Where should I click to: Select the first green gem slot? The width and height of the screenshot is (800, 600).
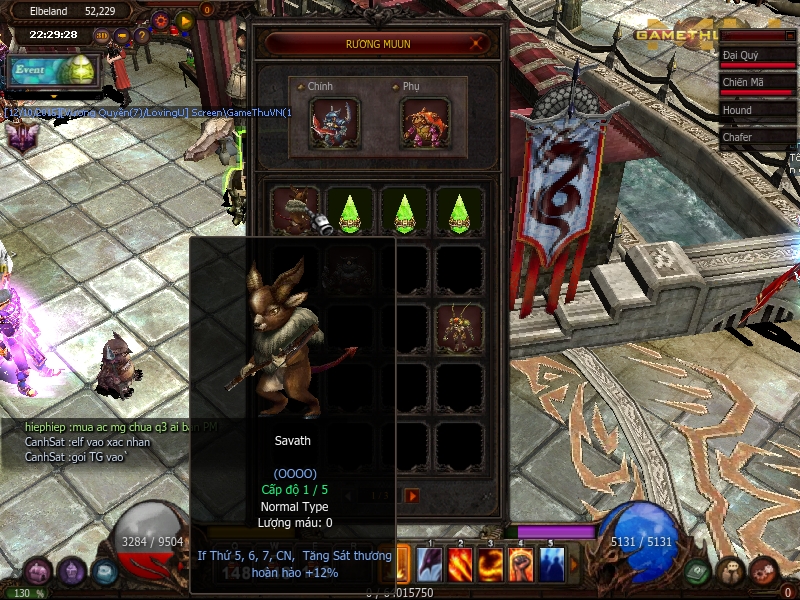(351, 210)
